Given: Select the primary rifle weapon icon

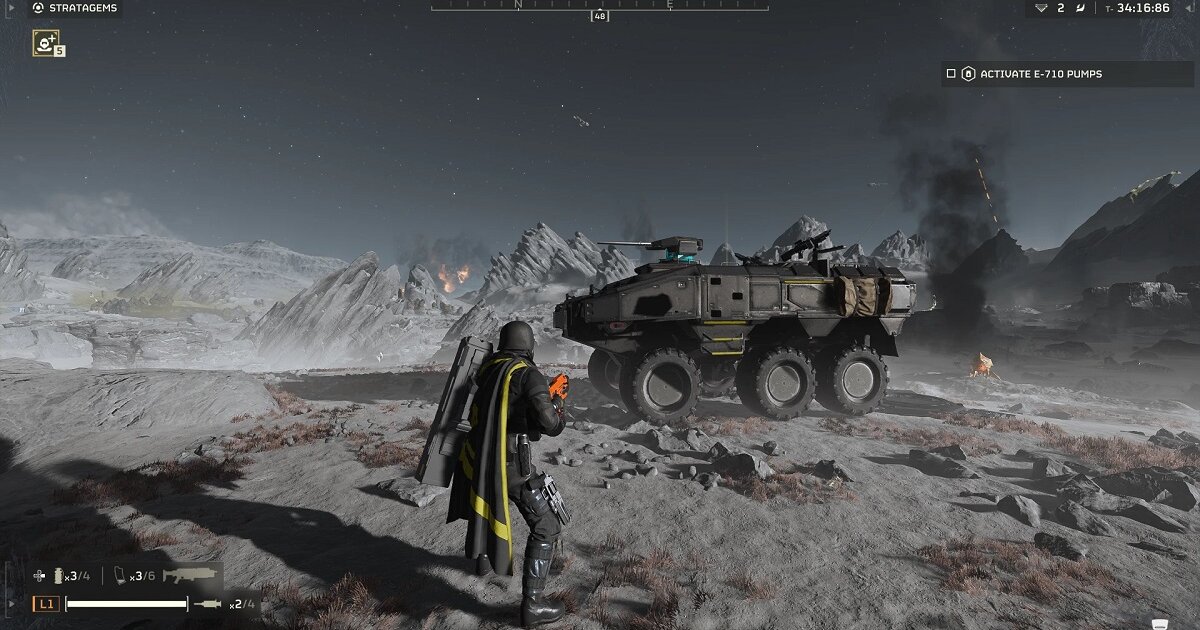Looking at the screenshot, I should coord(192,576).
